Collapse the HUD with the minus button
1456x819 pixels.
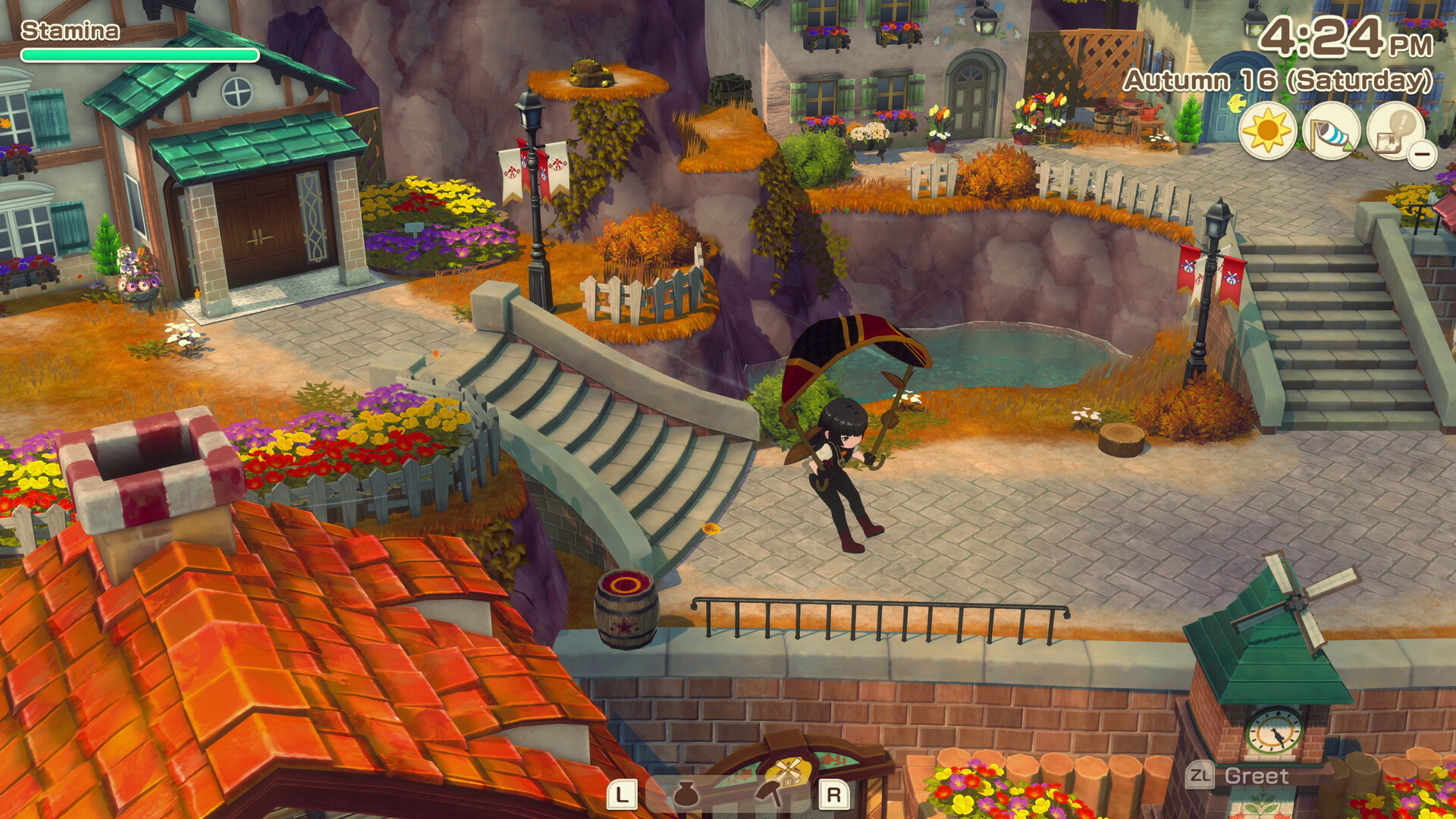[1423, 155]
